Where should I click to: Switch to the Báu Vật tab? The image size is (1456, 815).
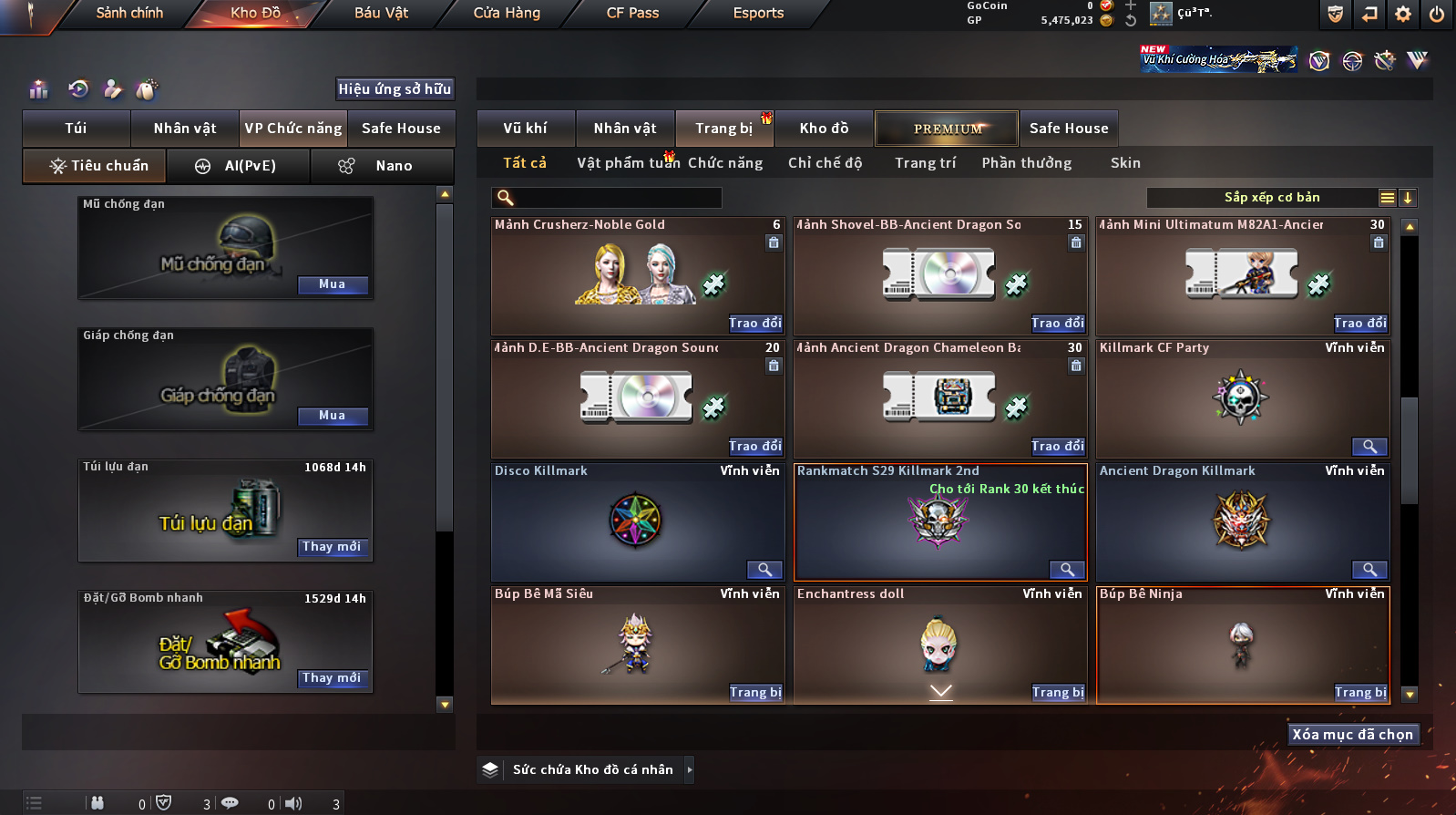point(381,14)
